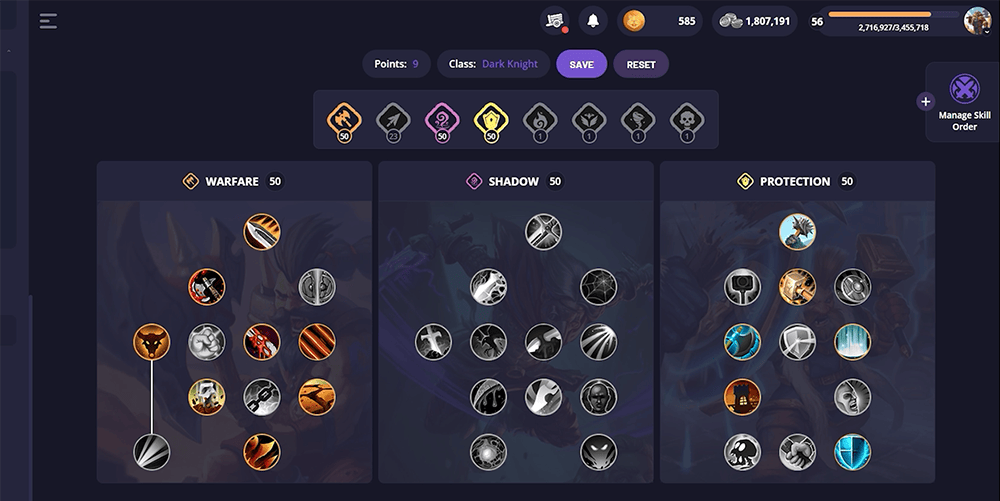Reset all skill points
This screenshot has height=501, width=1000.
click(x=641, y=64)
